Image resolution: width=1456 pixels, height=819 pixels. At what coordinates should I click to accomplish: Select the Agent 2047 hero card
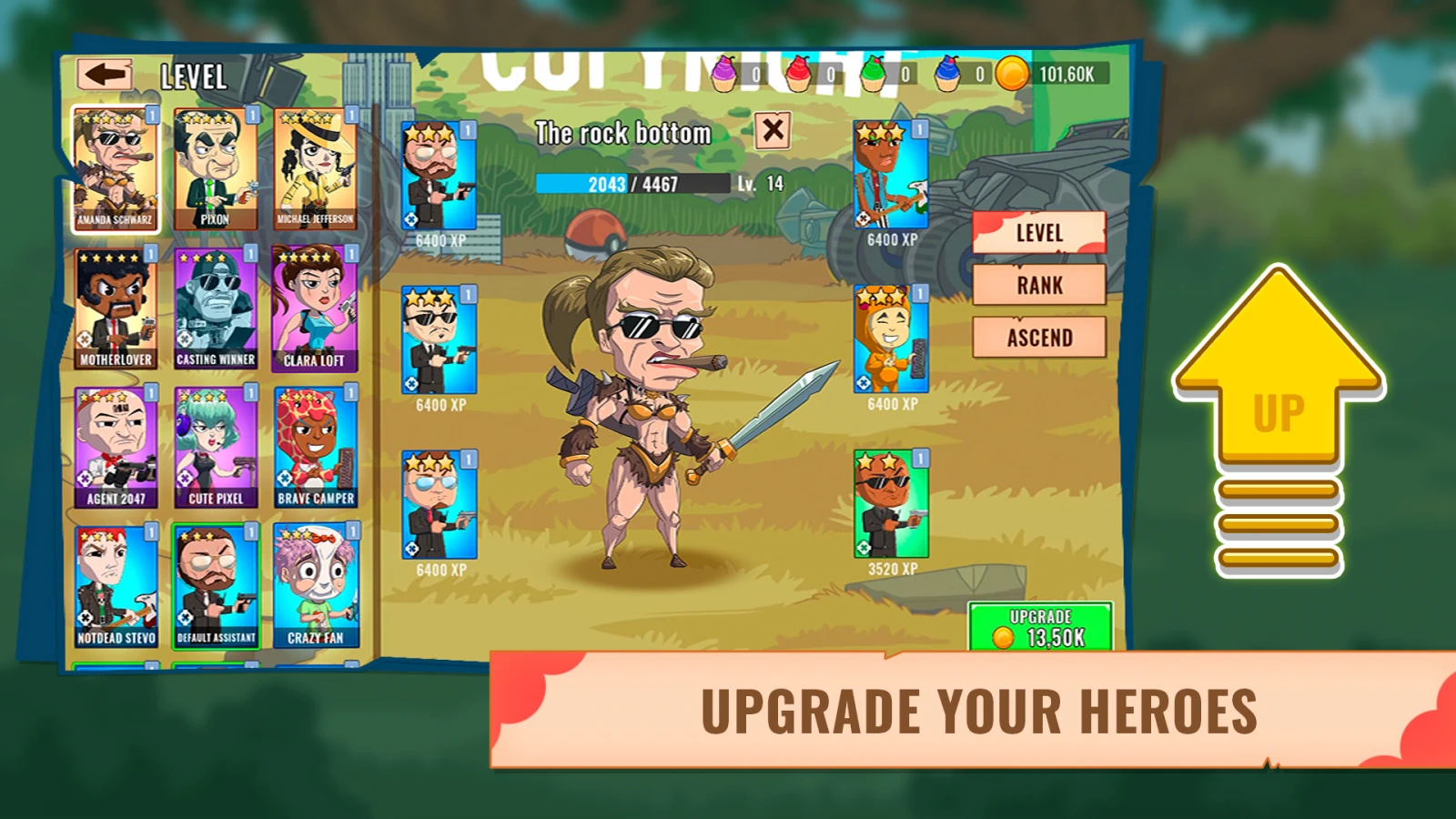[x=116, y=448]
